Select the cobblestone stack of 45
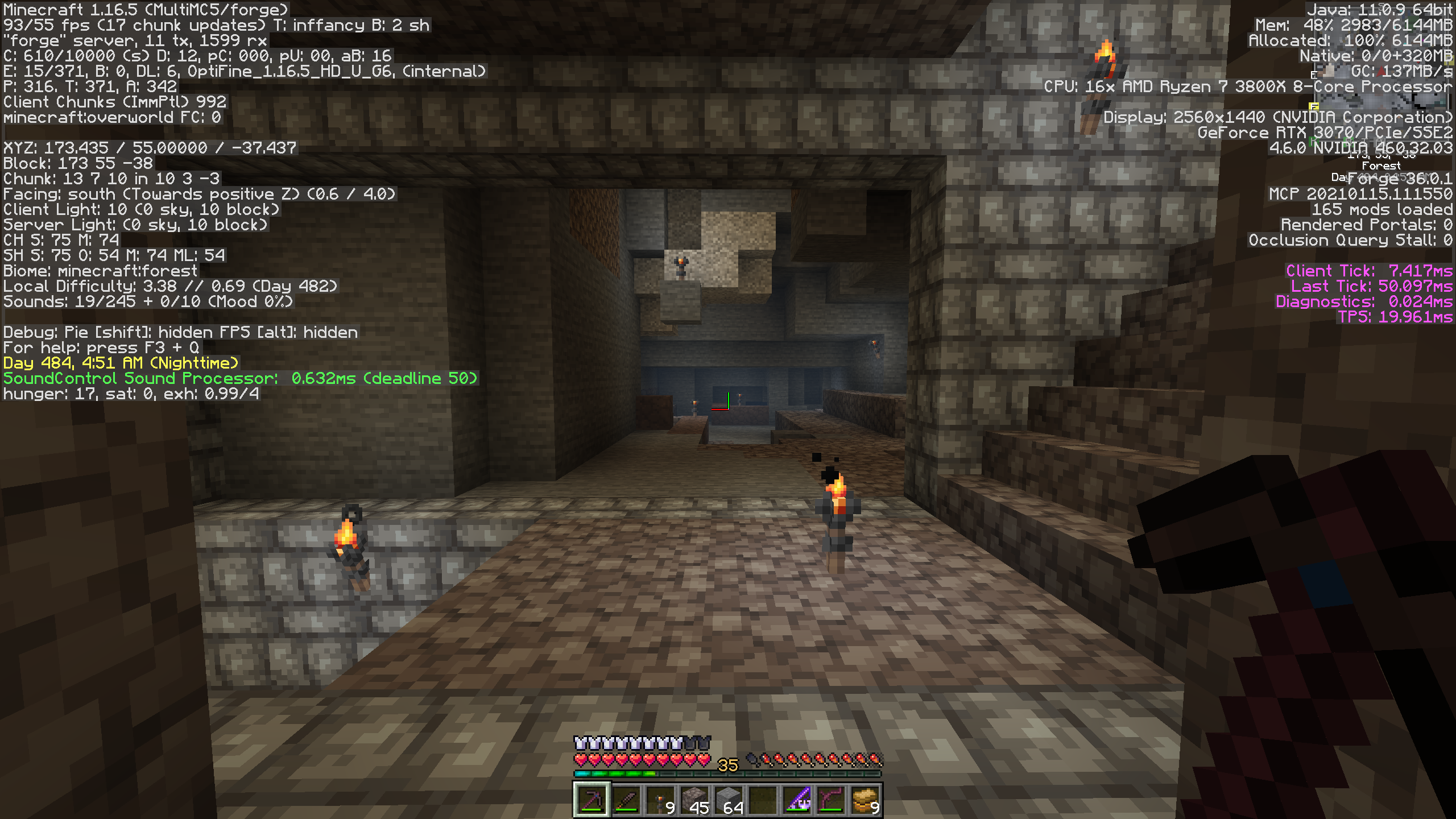Screen dimensions: 1456x819 [x=694, y=800]
